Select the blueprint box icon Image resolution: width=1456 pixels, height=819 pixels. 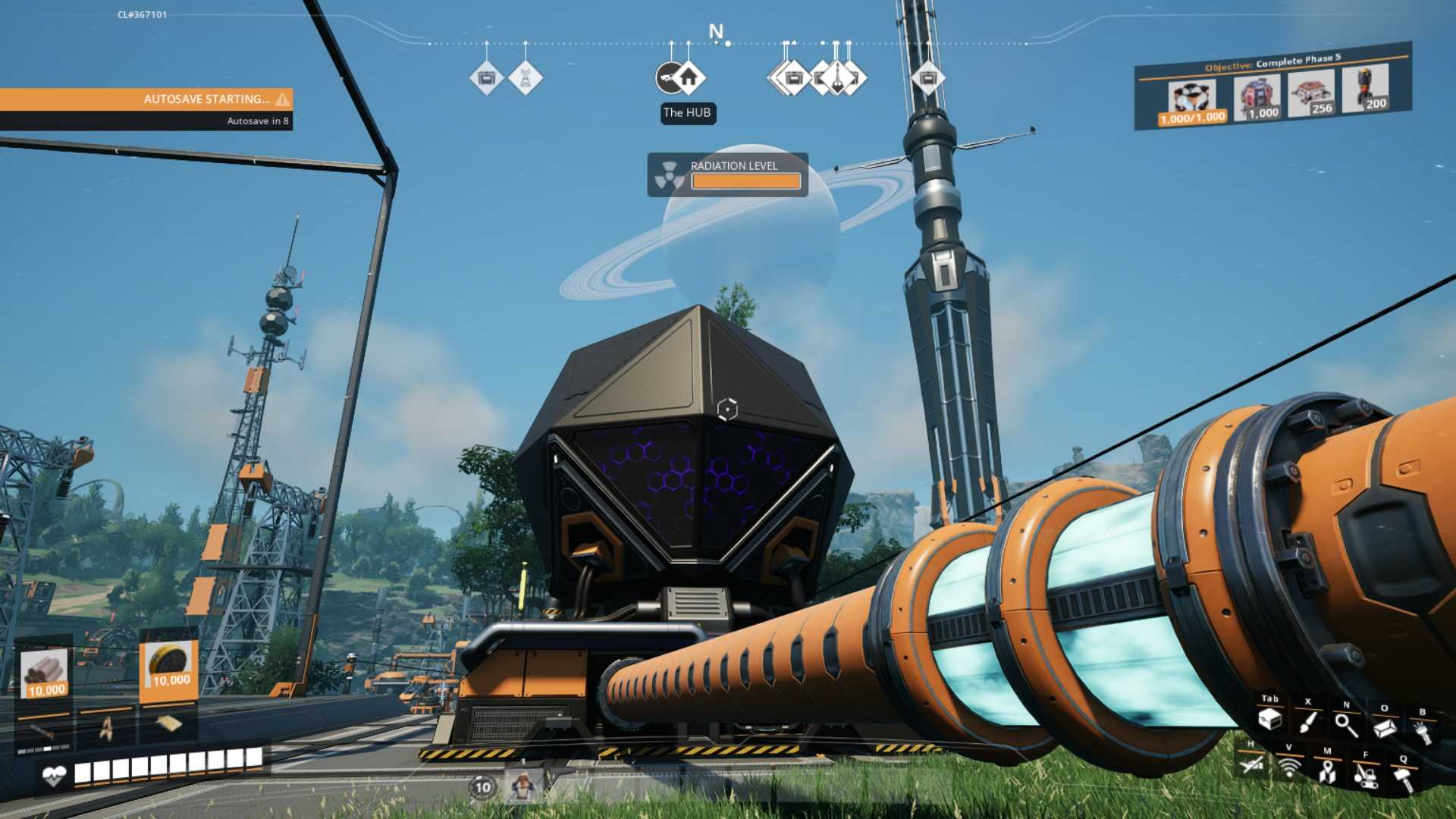pyautogui.click(x=1385, y=728)
